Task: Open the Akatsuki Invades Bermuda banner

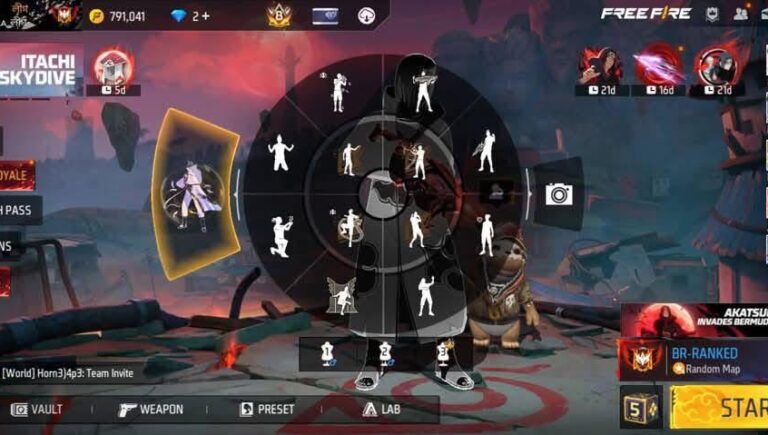Action: tap(694, 319)
